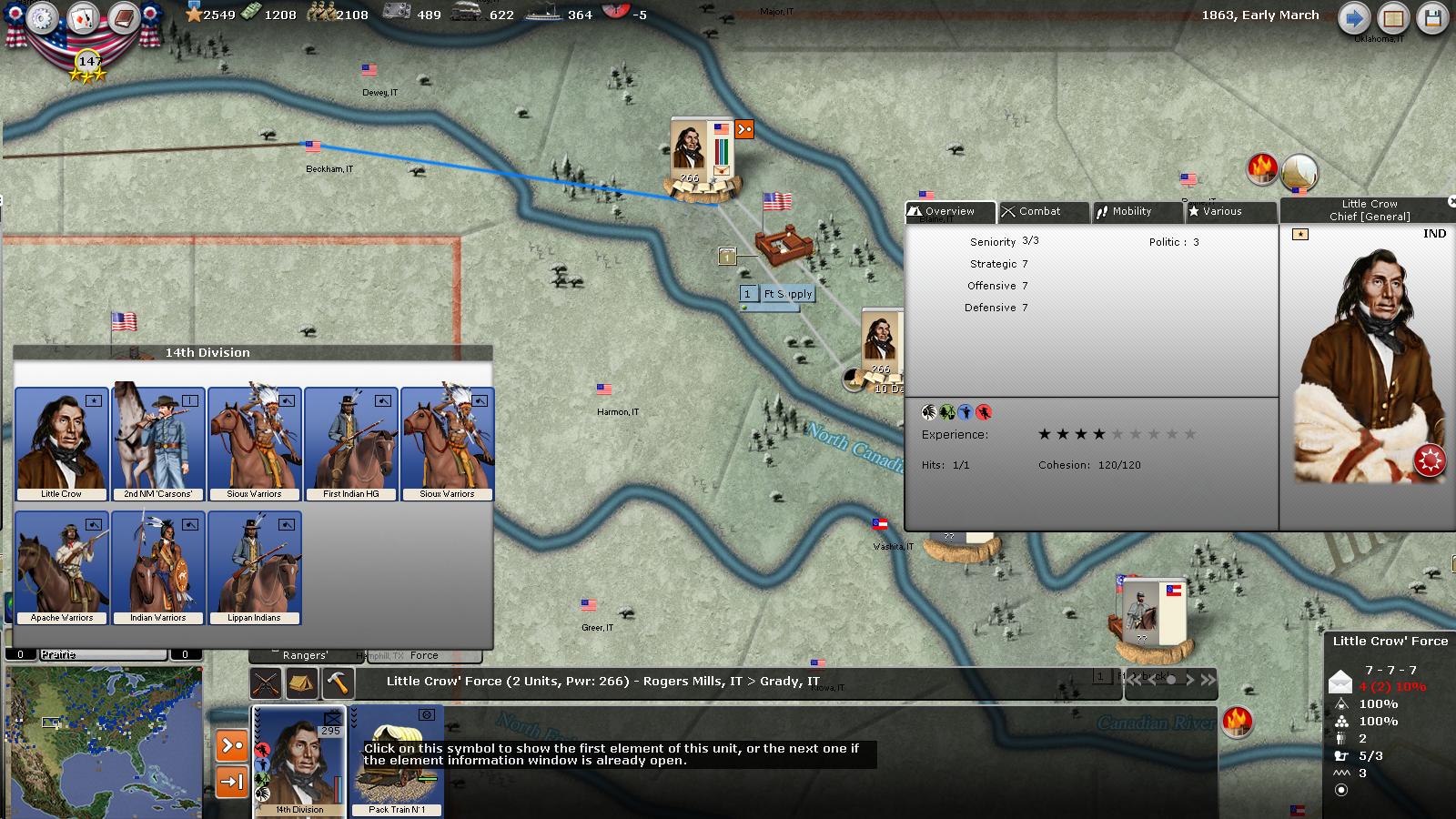Image resolution: width=1456 pixels, height=819 pixels.
Task: Click the crossed rifles posture button
Action: pyautogui.click(x=266, y=682)
